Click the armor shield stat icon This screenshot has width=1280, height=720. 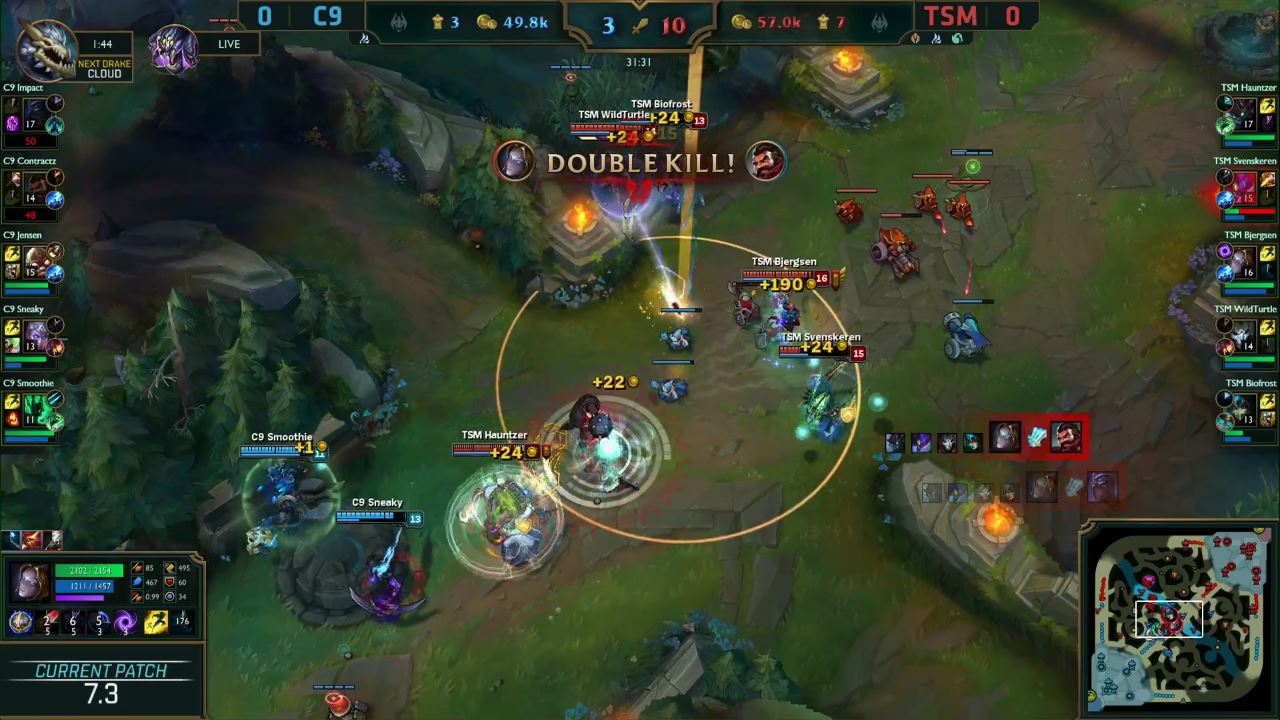pyautogui.click(x=170, y=583)
